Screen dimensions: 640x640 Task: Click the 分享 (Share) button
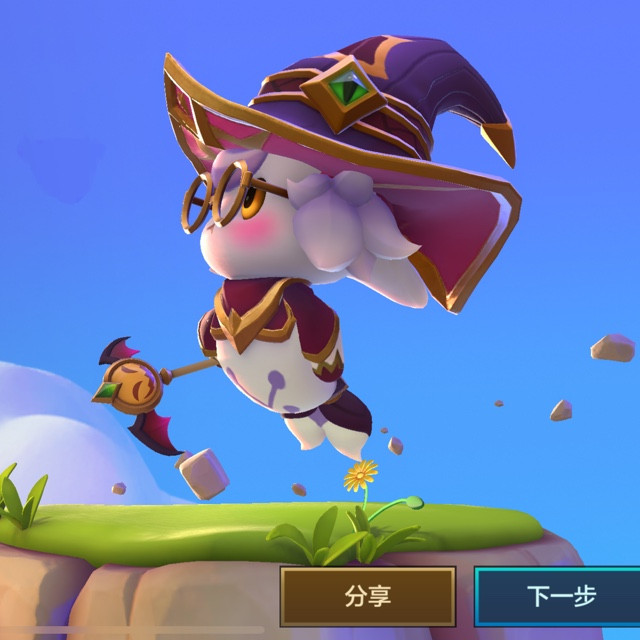coord(367,597)
